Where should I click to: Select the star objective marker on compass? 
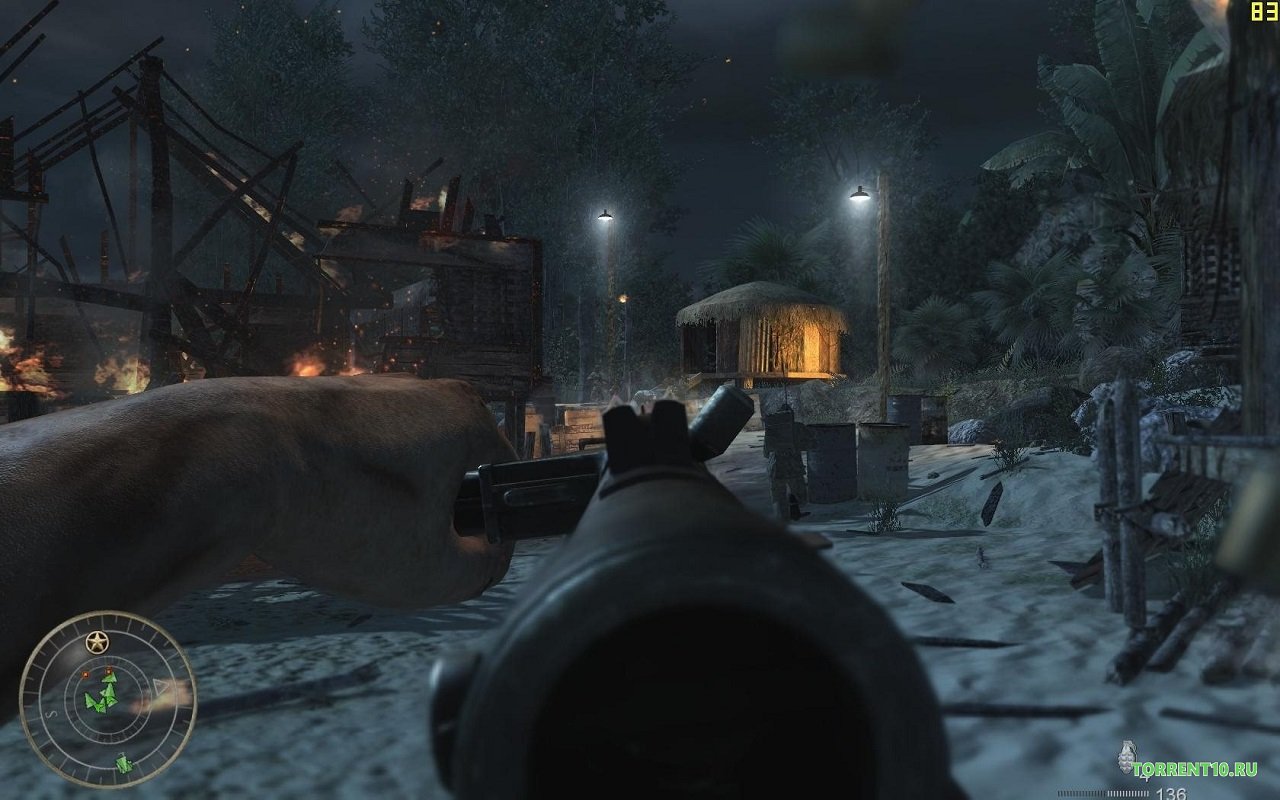click(x=97, y=641)
